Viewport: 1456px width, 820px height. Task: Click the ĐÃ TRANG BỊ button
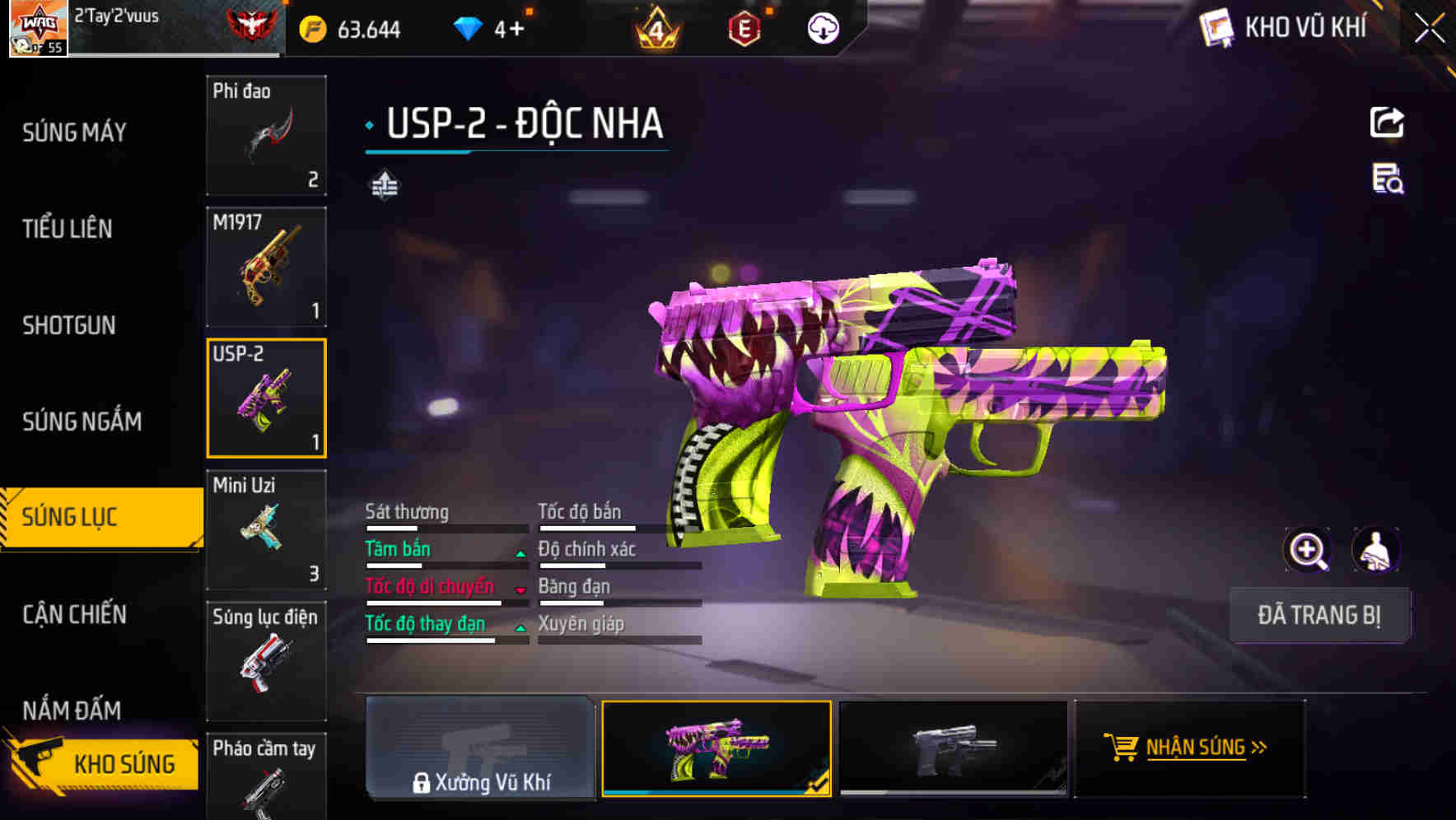[1319, 615]
